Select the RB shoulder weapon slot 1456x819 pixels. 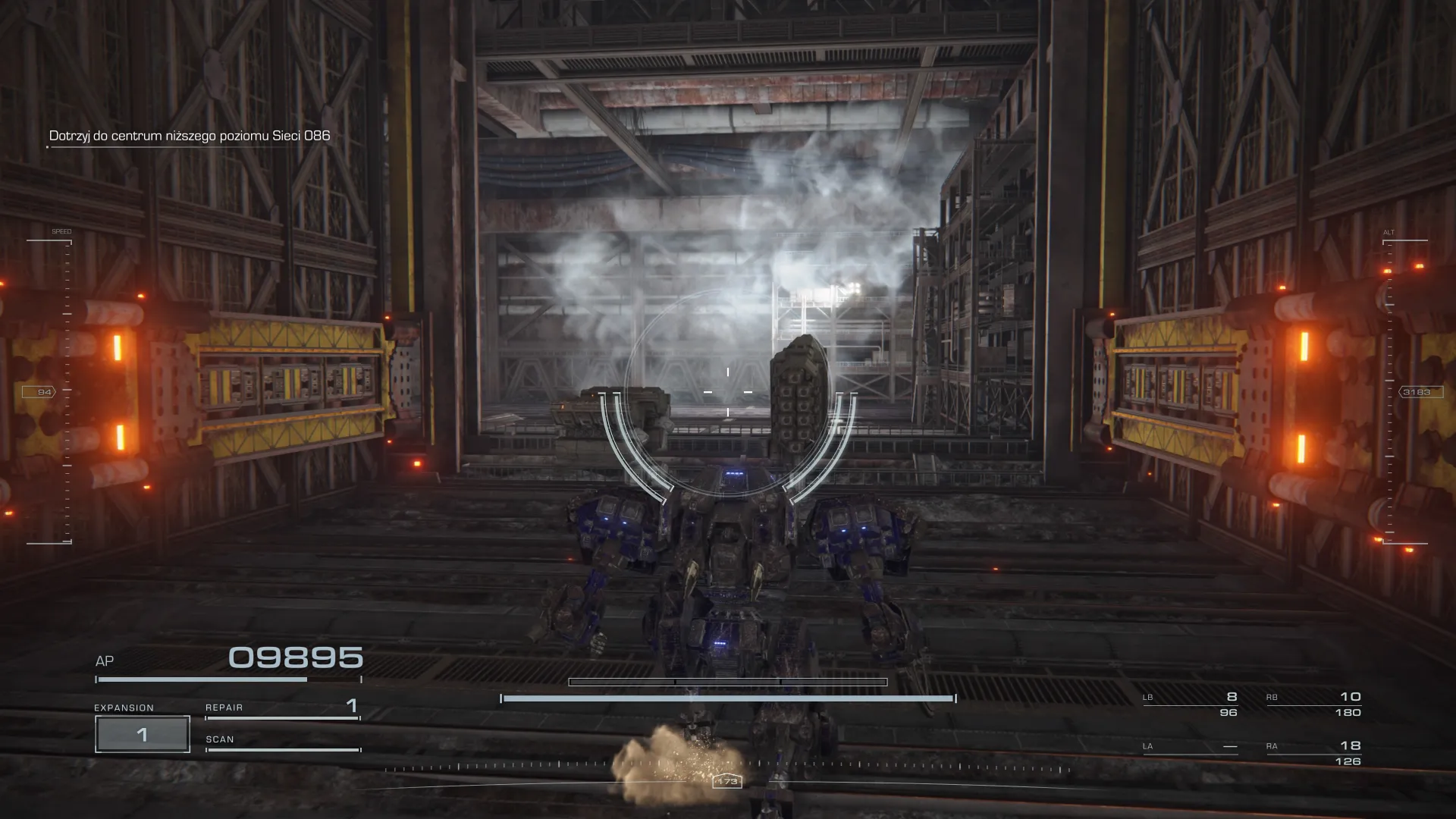(x=1313, y=704)
